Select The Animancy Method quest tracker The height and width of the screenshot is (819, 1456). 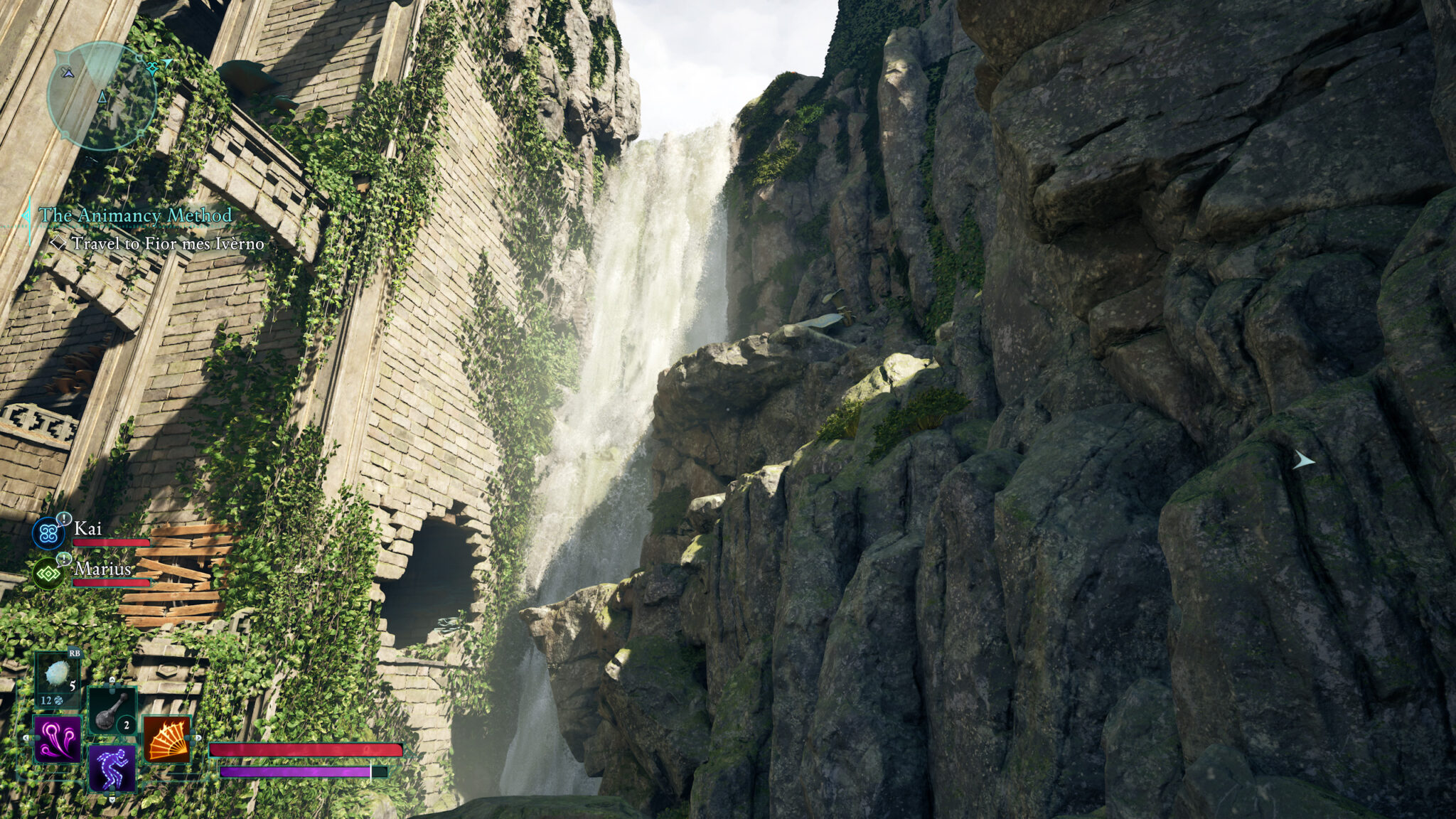pos(135,215)
